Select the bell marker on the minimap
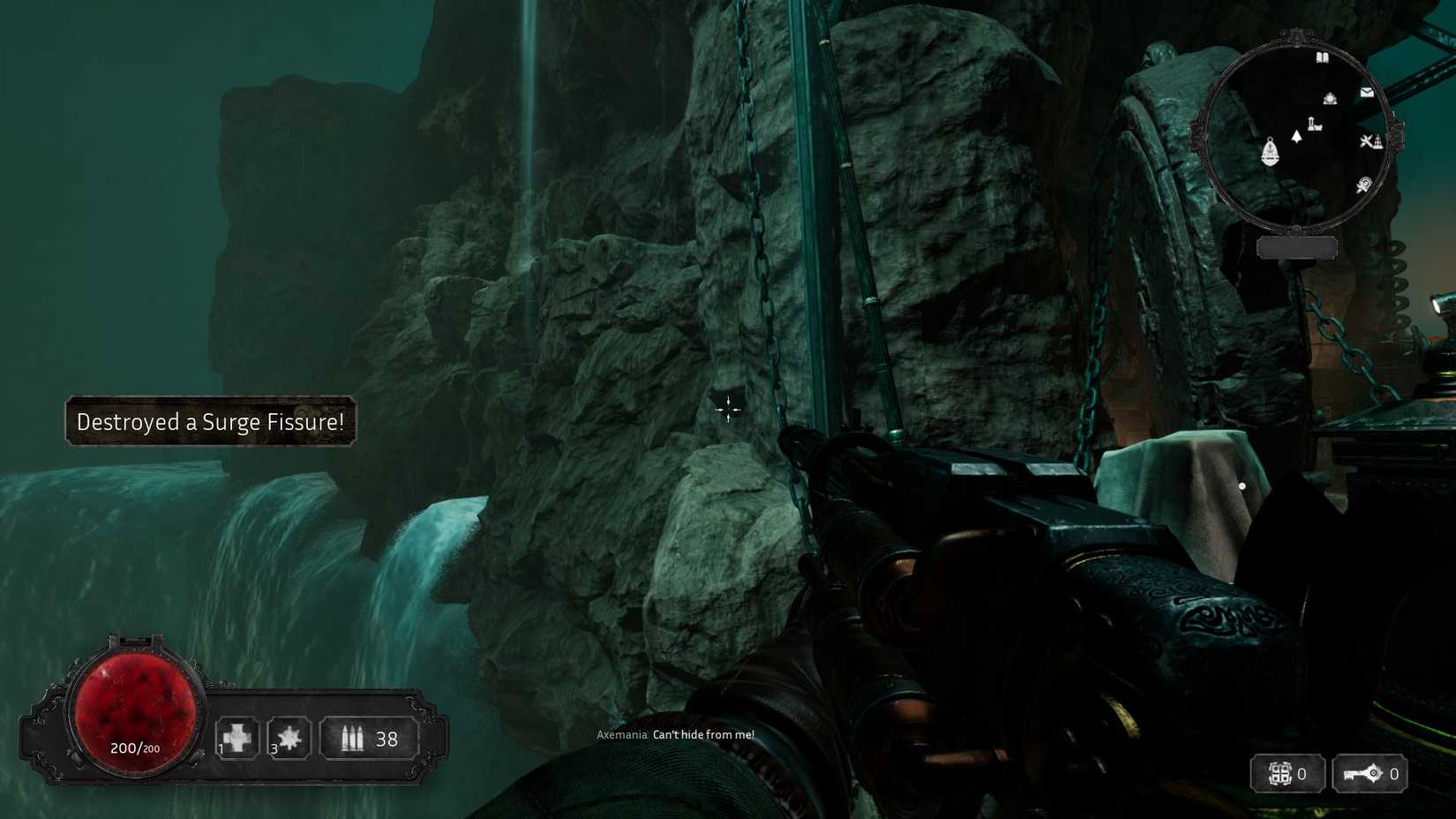 (1270, 152)
